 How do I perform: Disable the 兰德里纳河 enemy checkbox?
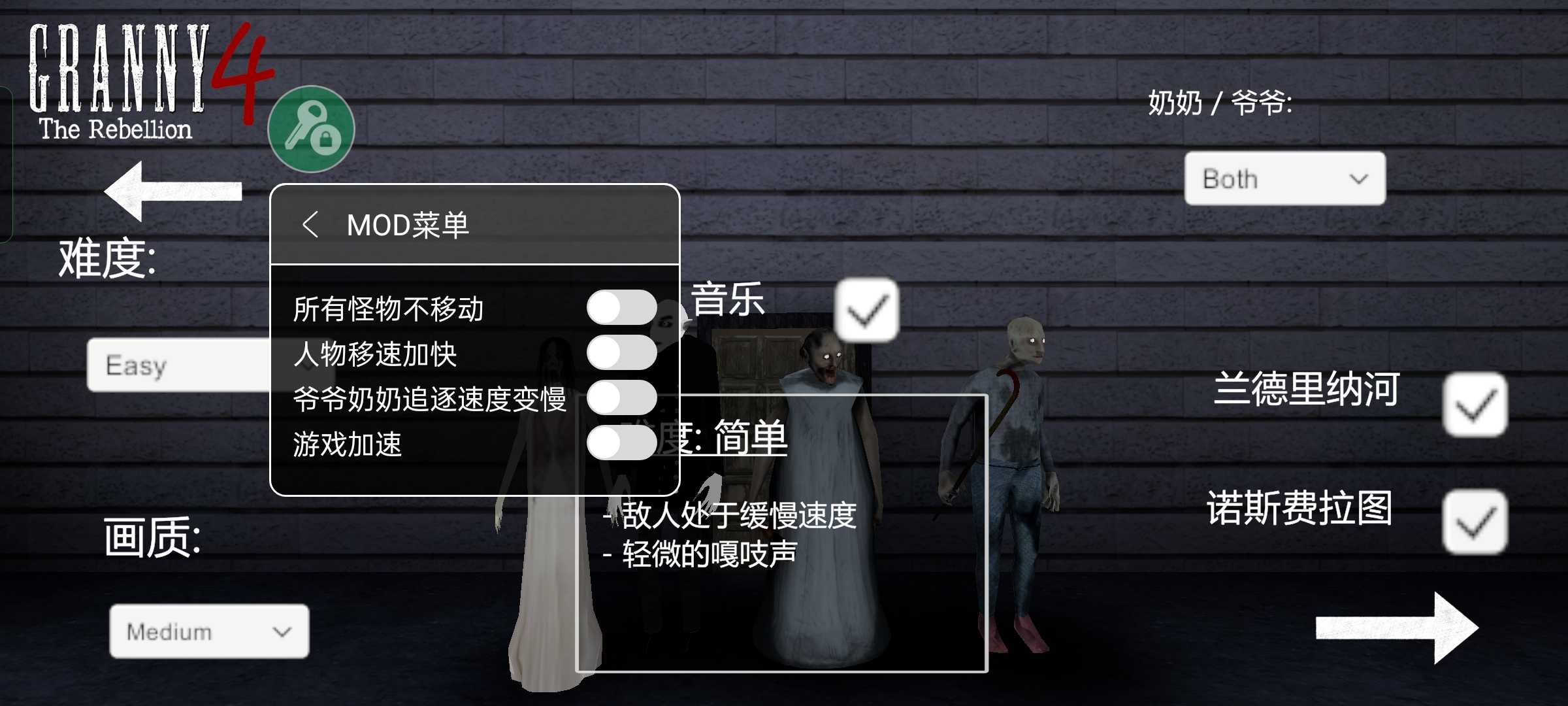[x=1475, y=403]
